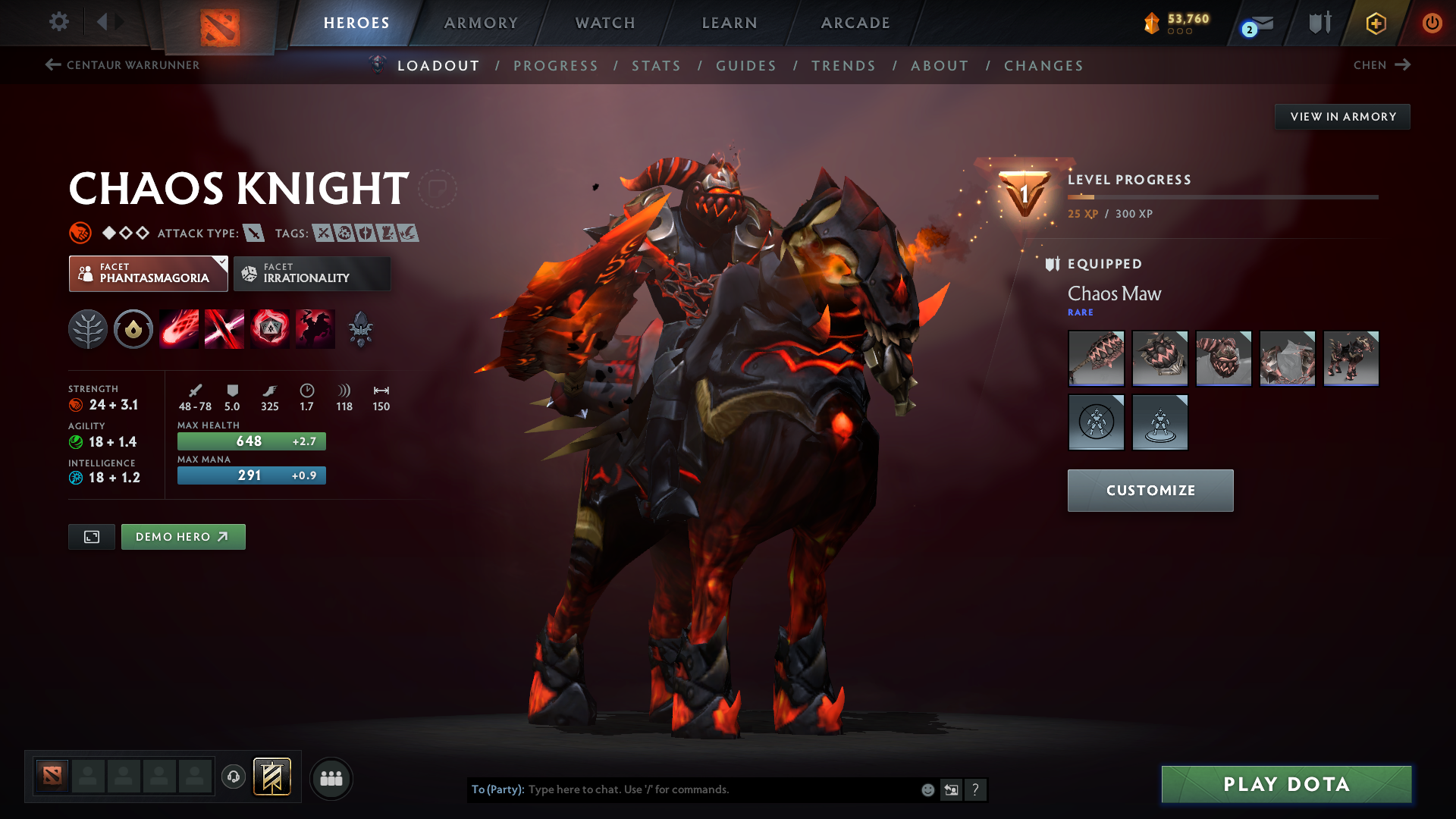
Task: Select the Chaos Knight strength attribute icon
Action: pos(77,404)
